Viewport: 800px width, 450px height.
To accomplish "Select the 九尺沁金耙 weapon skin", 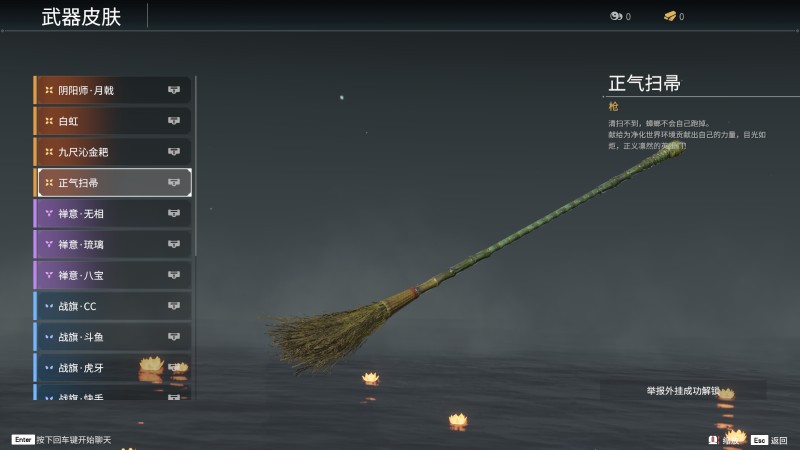I will click(112, 152).
